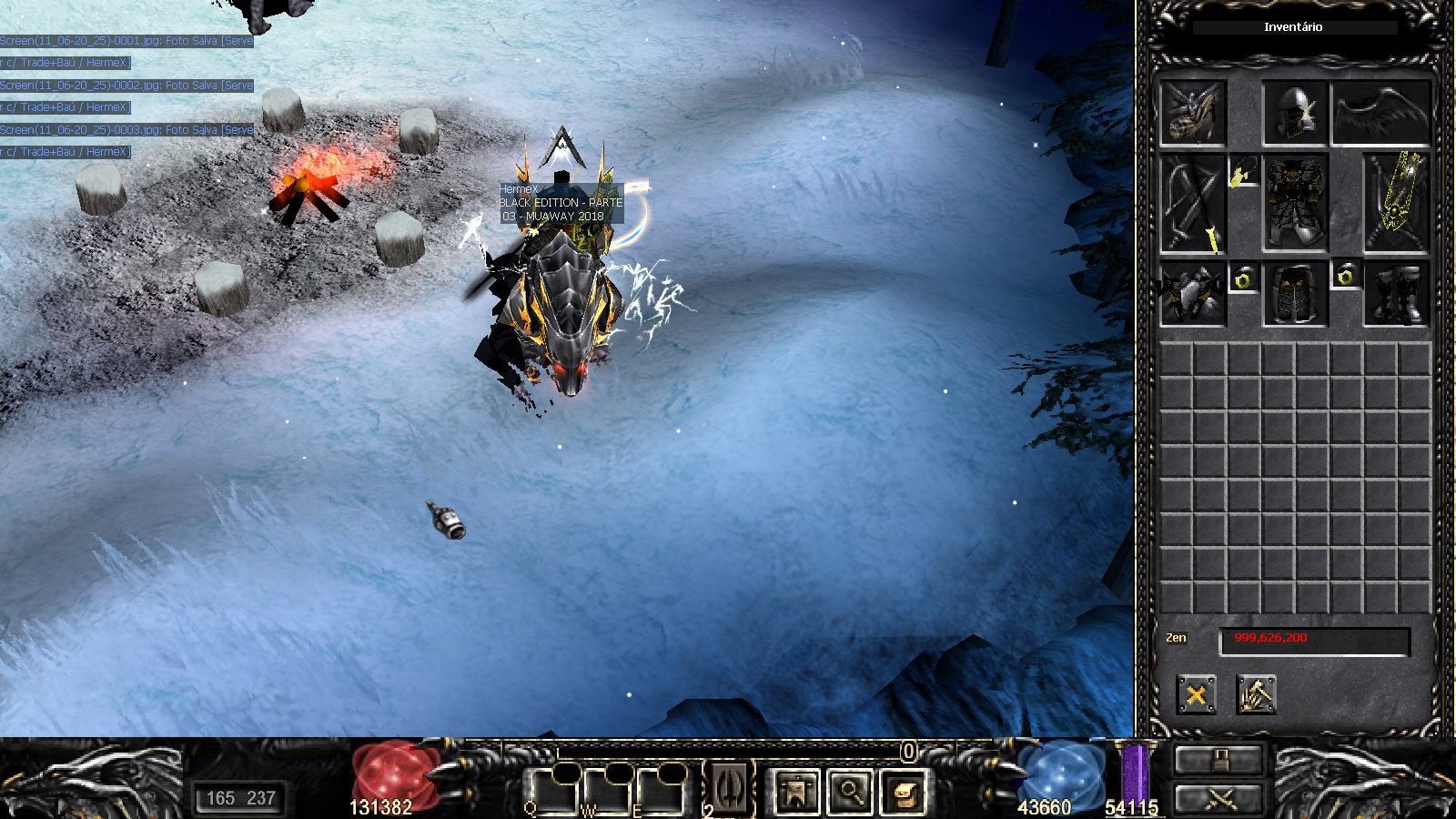Click the Zen amount field
Image resolution: width=1456 pixels, height=819 pixels.
(x=1314, y=640)
